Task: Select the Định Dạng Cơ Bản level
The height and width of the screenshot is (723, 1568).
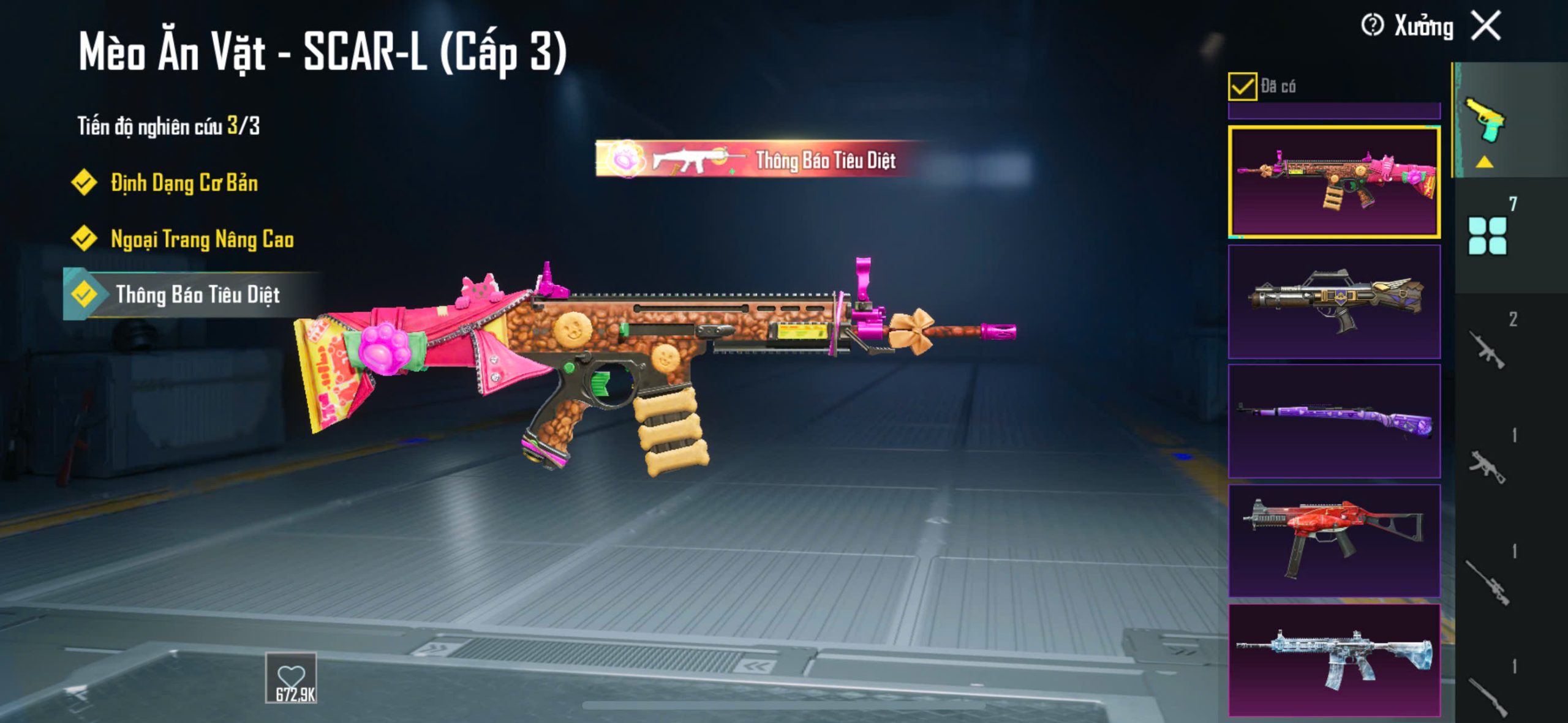Action: click(184, 183)
